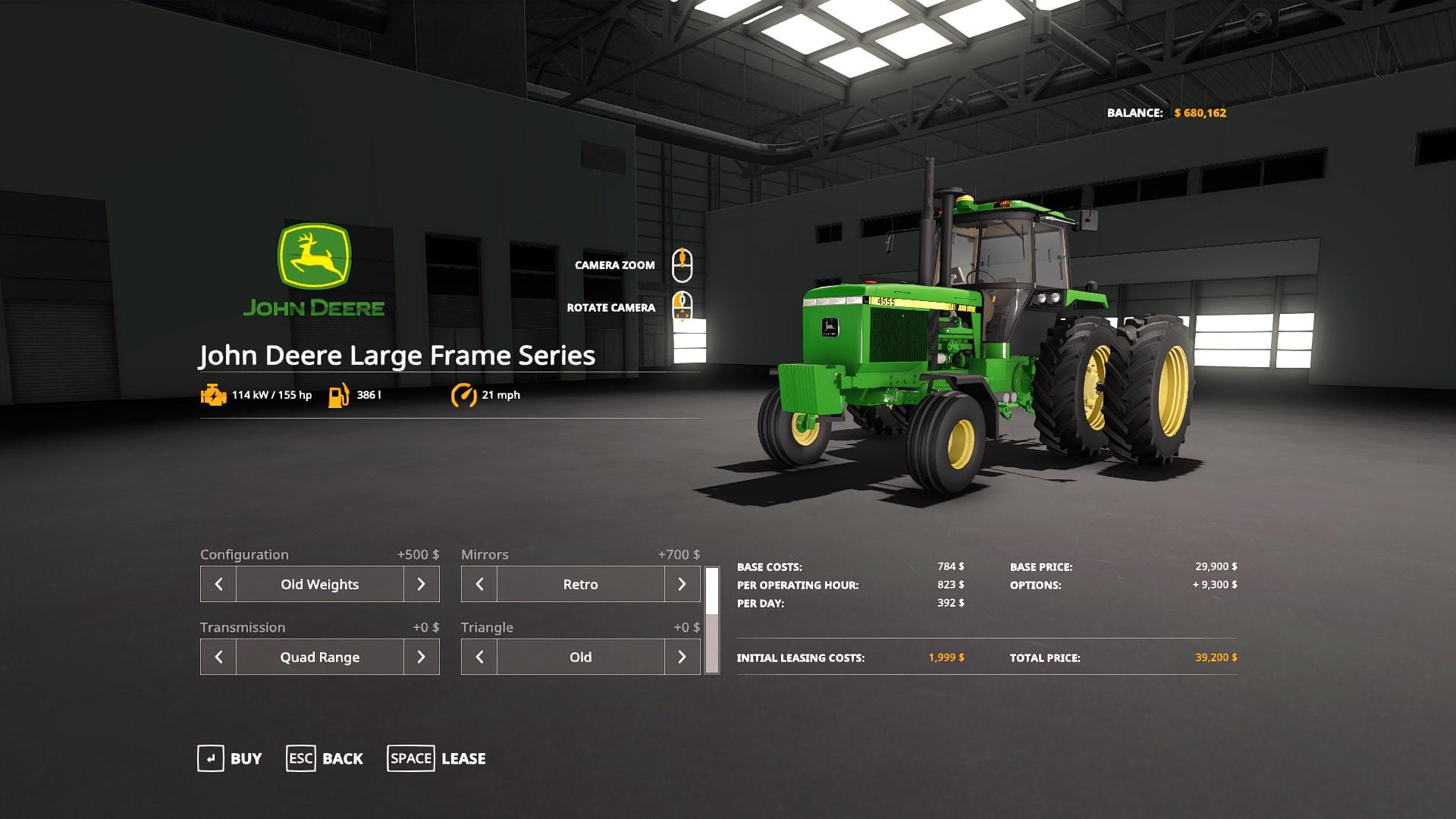
Task: Click the options list scrollbar
Action: click(712, 620)
